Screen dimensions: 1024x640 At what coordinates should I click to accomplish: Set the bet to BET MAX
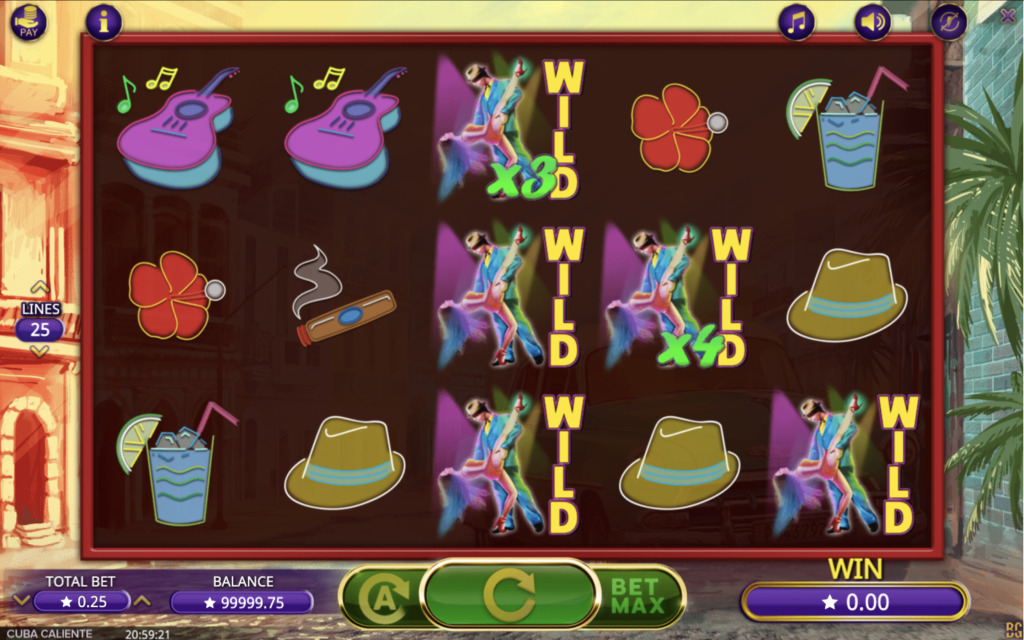637,596
